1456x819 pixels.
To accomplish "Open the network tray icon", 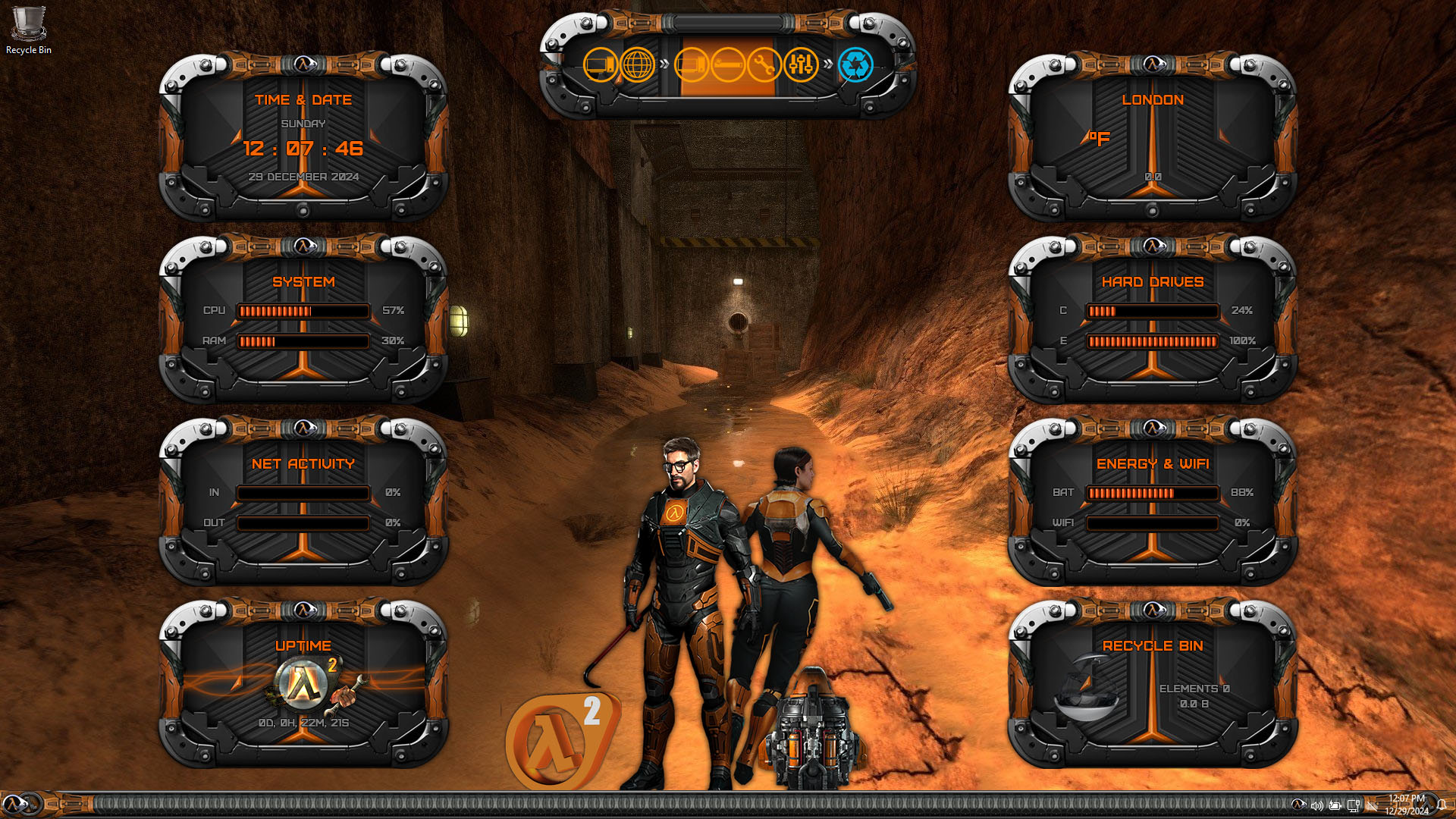I will click(1354, 805).
